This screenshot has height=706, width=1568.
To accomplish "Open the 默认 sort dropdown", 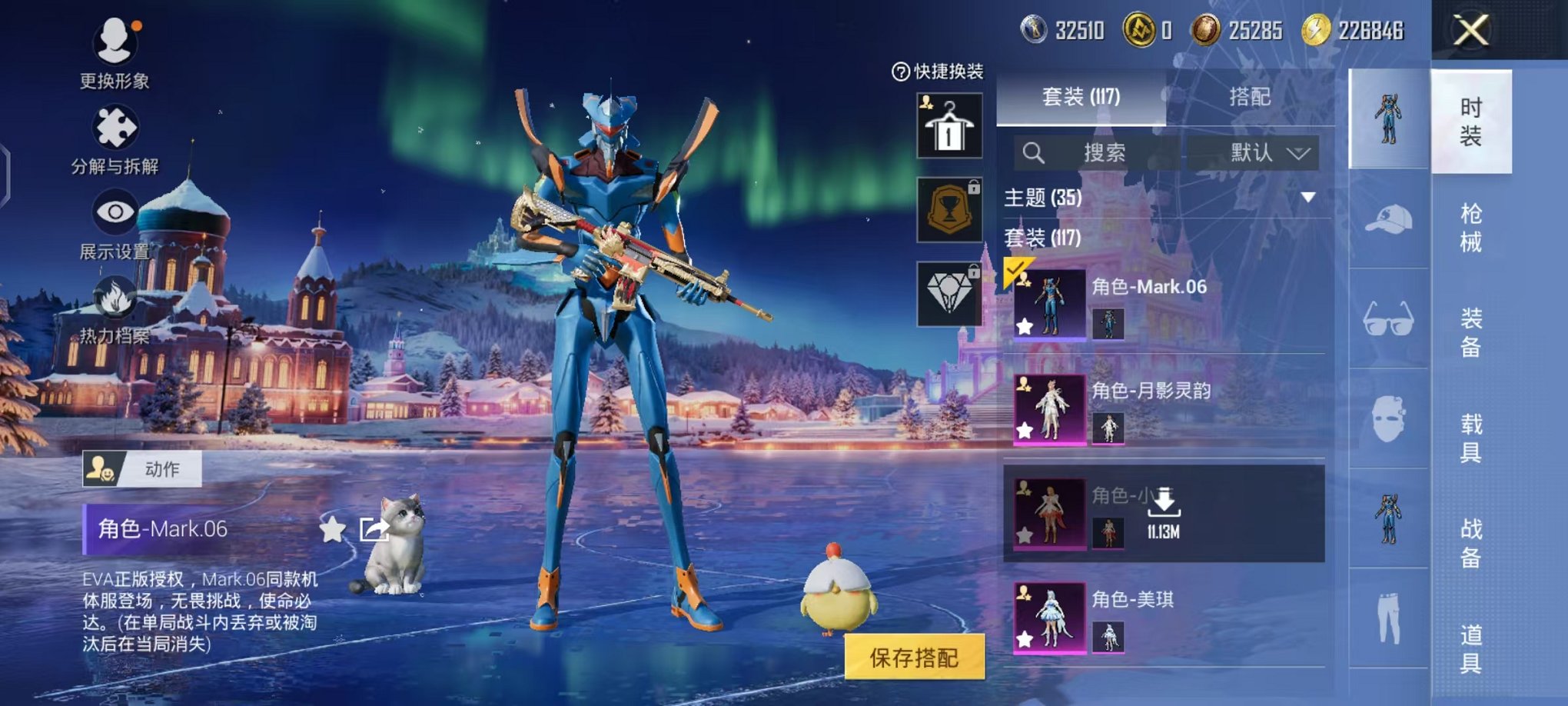I will 1254,153.
